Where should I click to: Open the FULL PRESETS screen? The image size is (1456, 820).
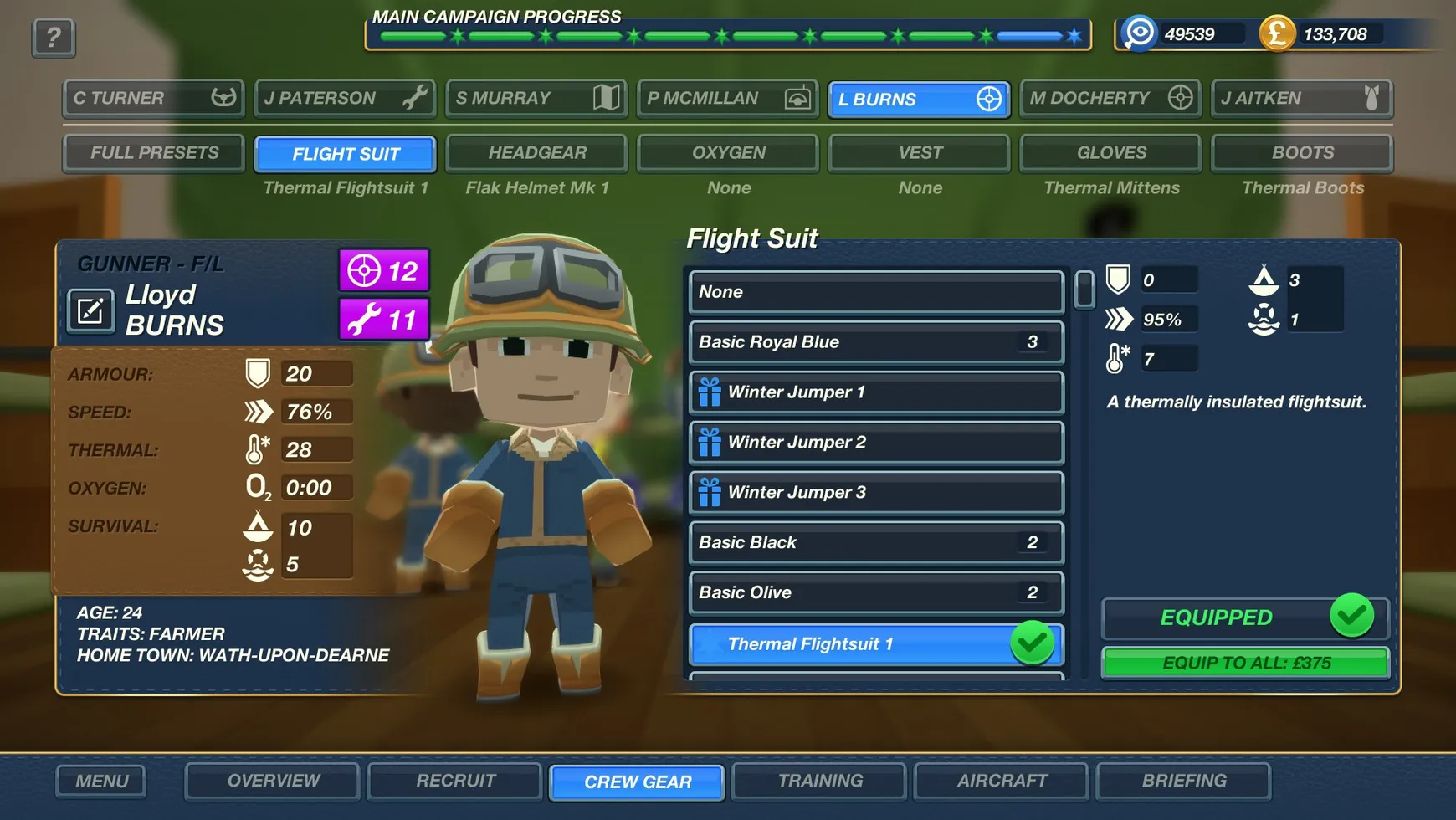click(x=153, y=152)
